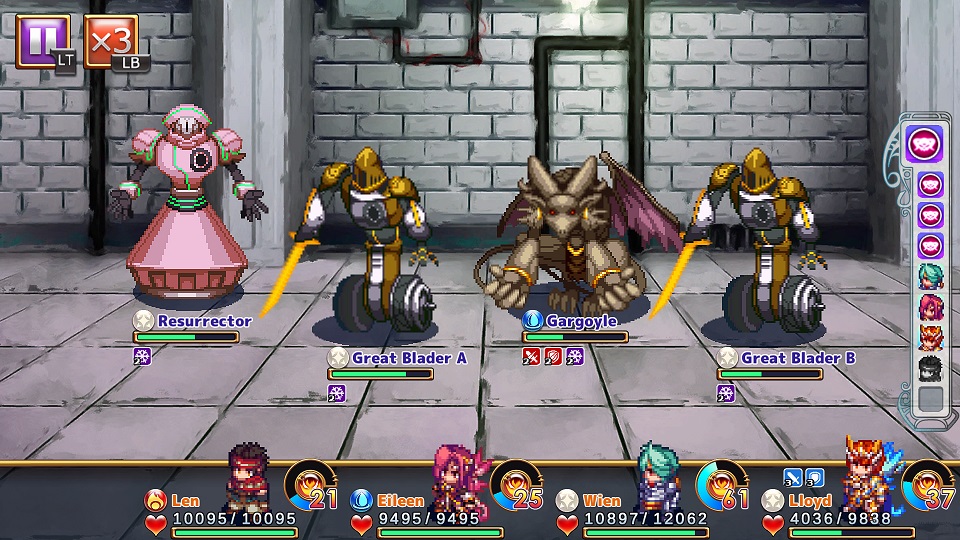
Task: Select Eileen's party portrait
Action: point(455,476)
